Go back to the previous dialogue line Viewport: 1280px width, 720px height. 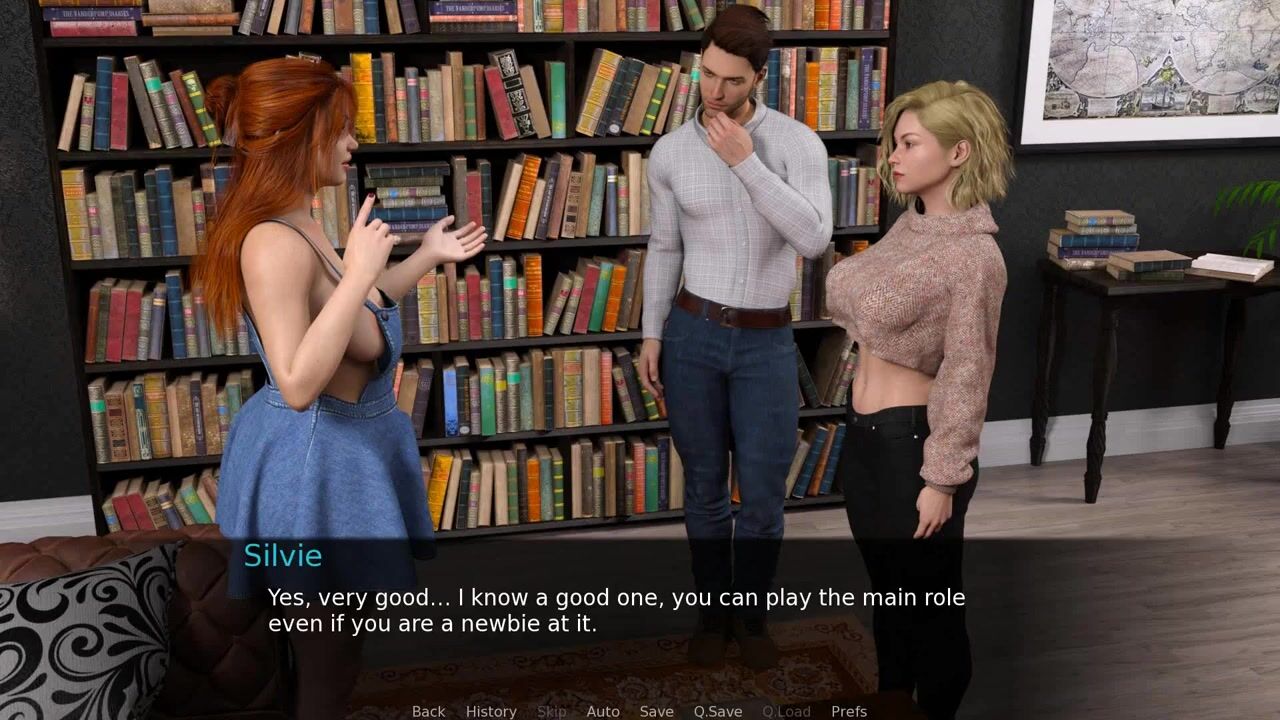tap(428, 711)
